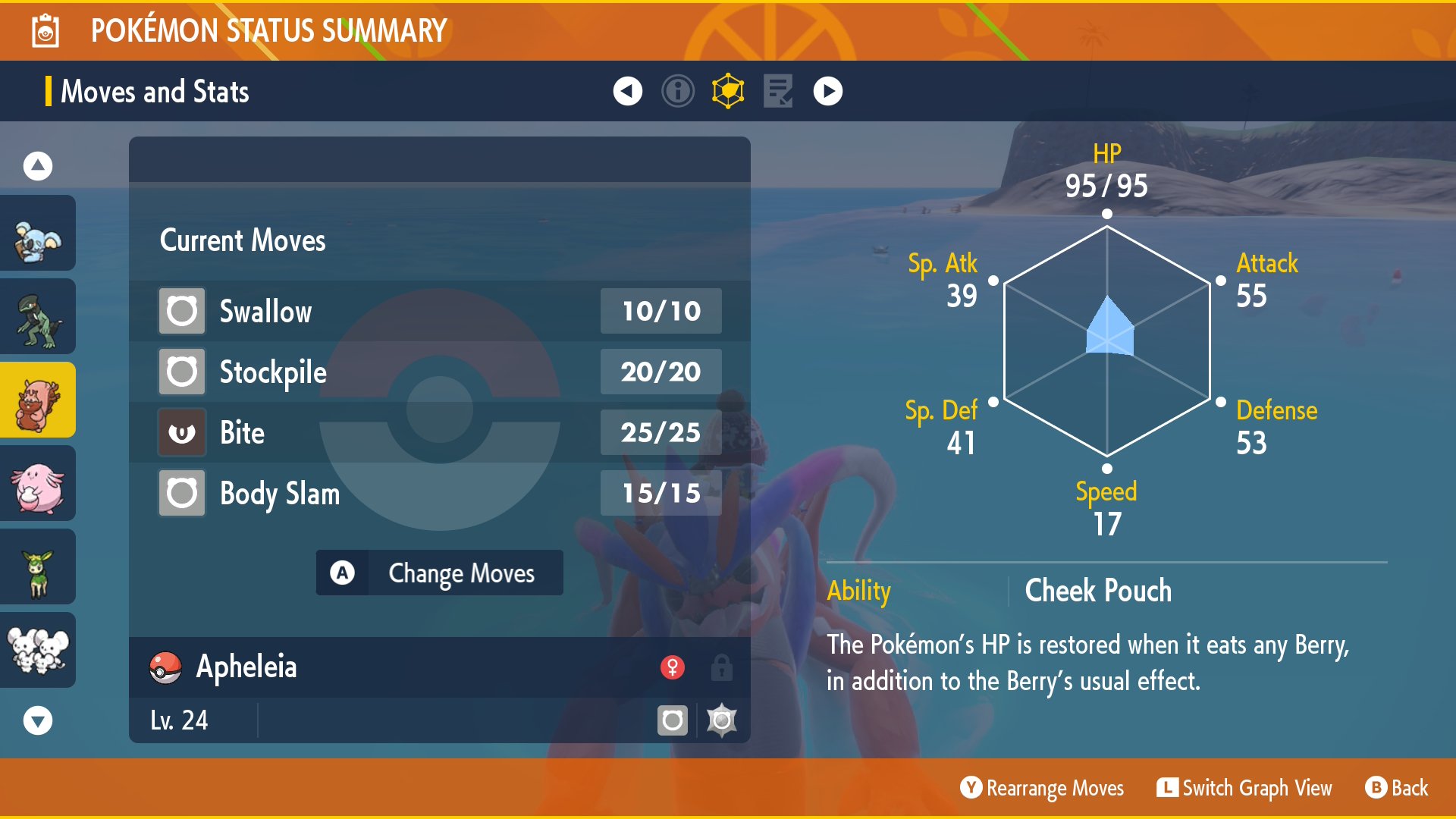The width and height of the screenshot is (1456, 819).
Task: Rearrange Moves option in footer
Action: pyautogui.click(x=1042, y=788)
